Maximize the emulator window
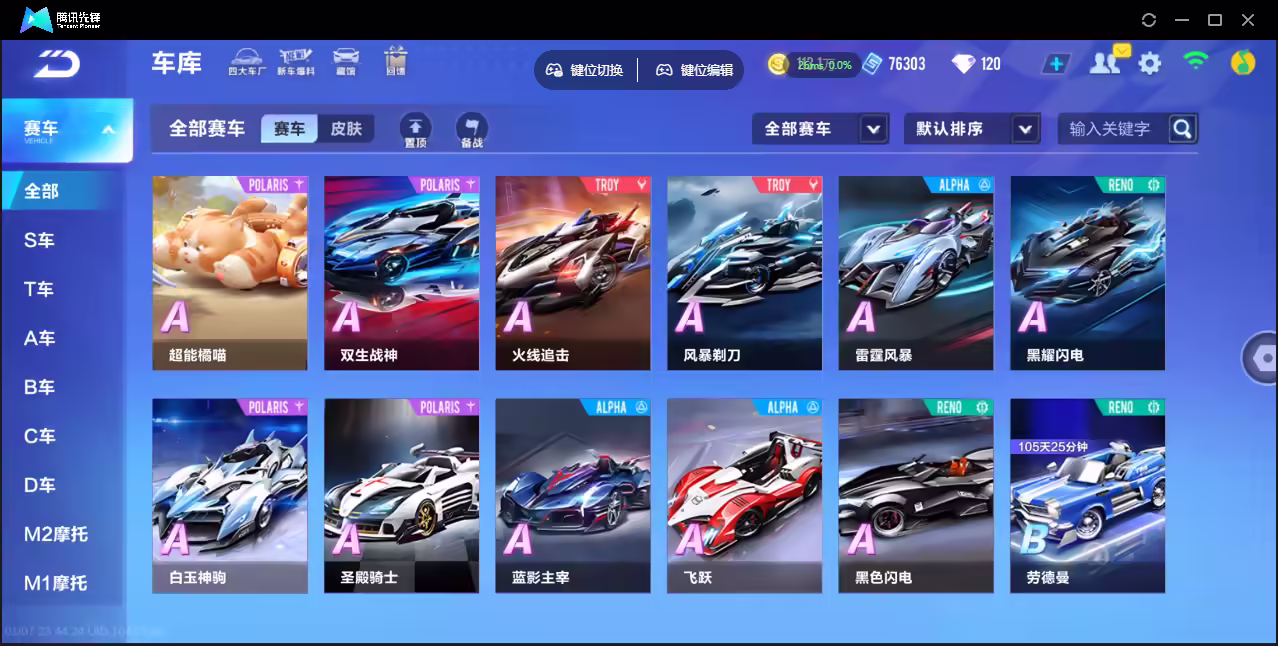This screenshot has width=1278, height=646. coord(1215,20)
